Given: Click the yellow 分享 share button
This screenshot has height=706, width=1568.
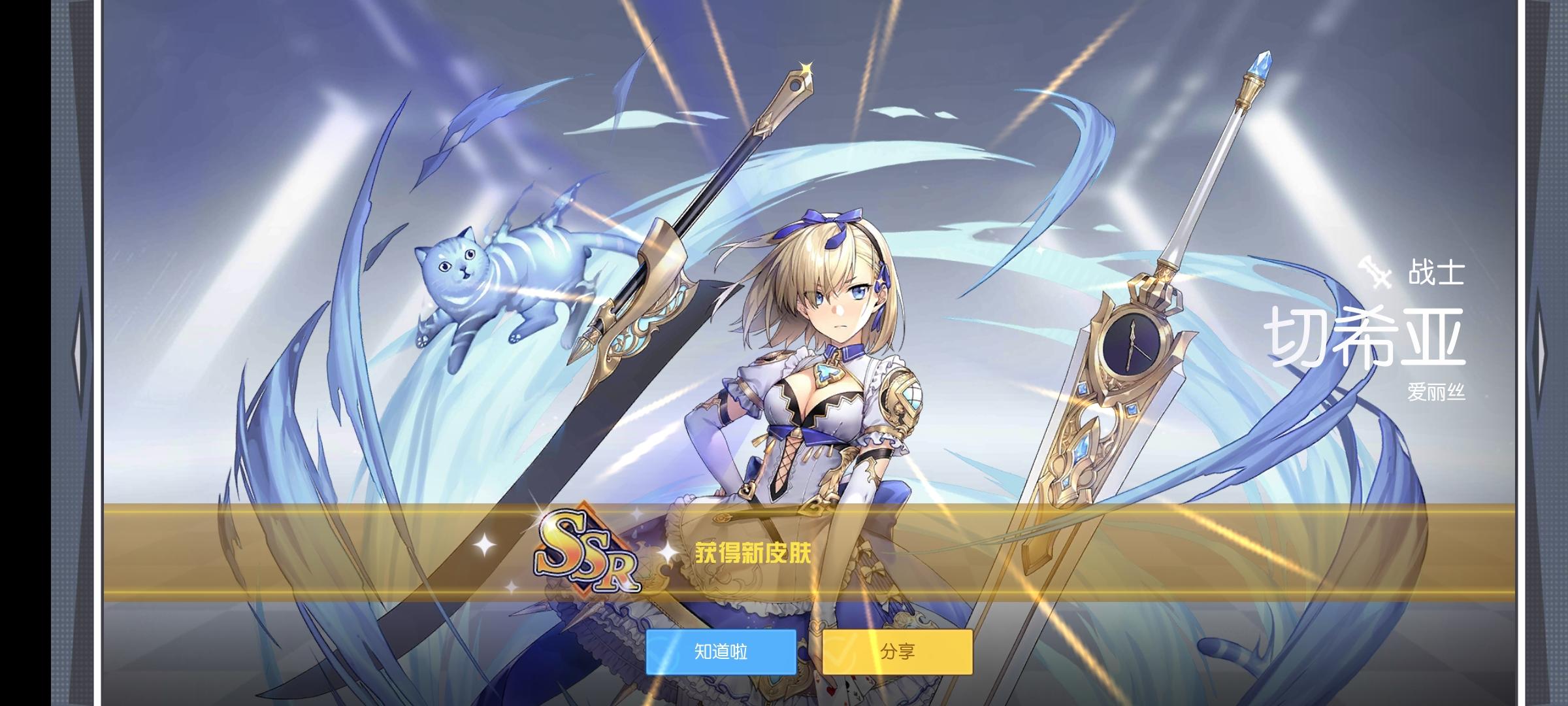Looking at the screenshot, I should pos(898,651).
